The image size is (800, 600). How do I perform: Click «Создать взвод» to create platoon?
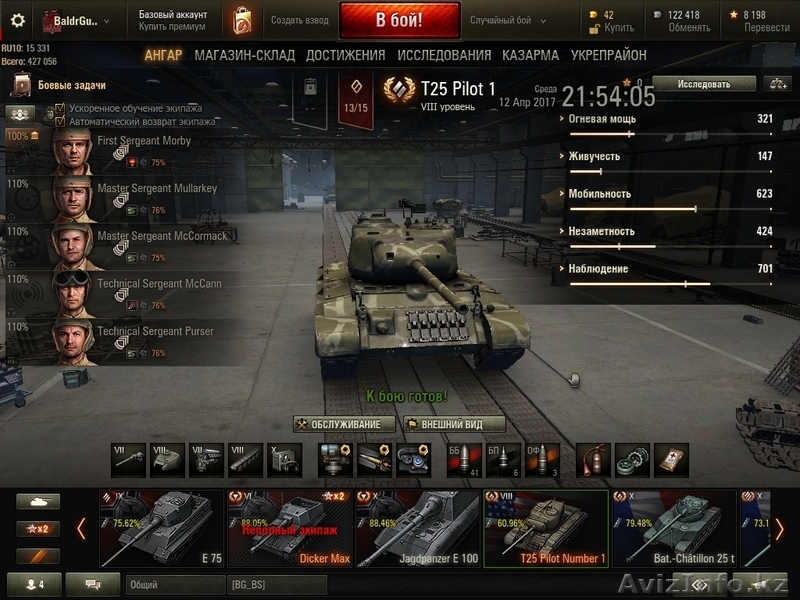click(300, 20)
